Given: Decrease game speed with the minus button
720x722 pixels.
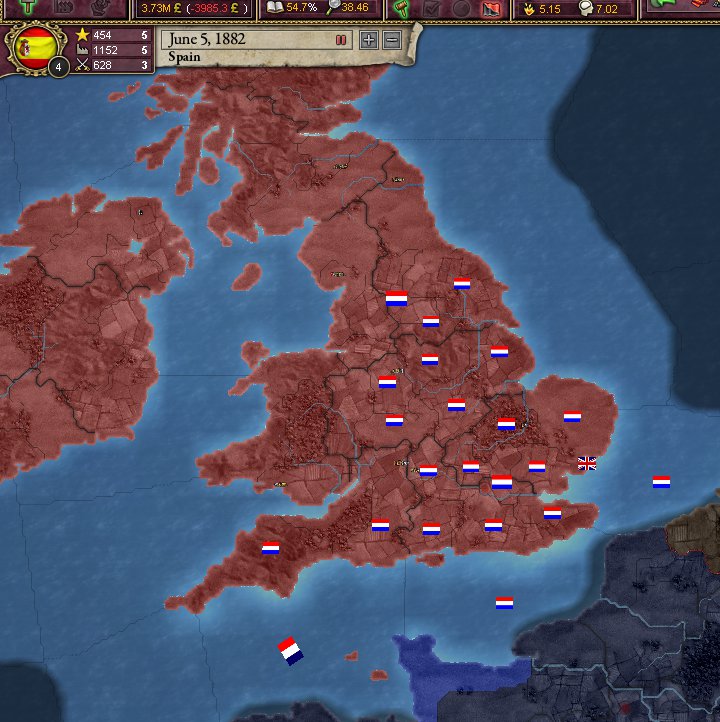Looking at the screenshot, I should click(392, 40).
